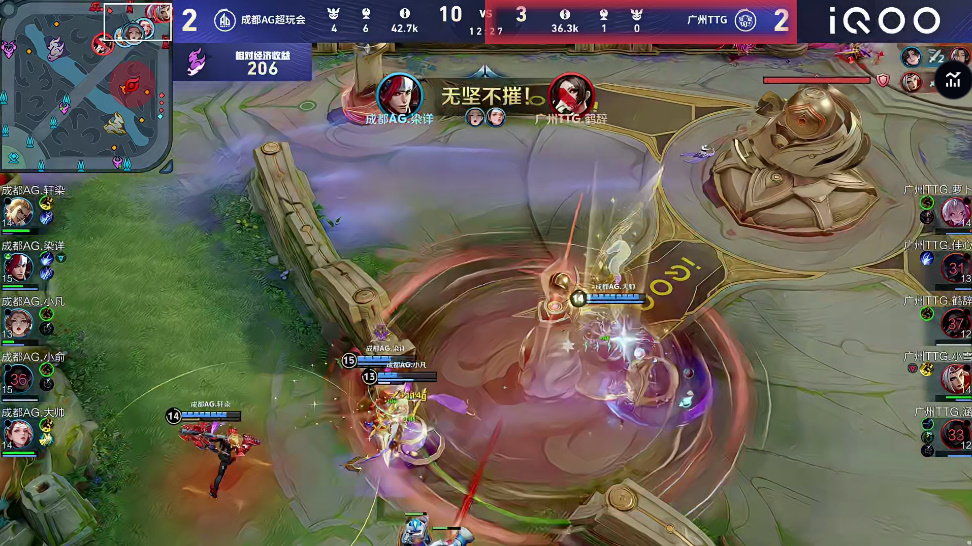Select the 广州TTG.佳心 player portrait

pos(955,267)
